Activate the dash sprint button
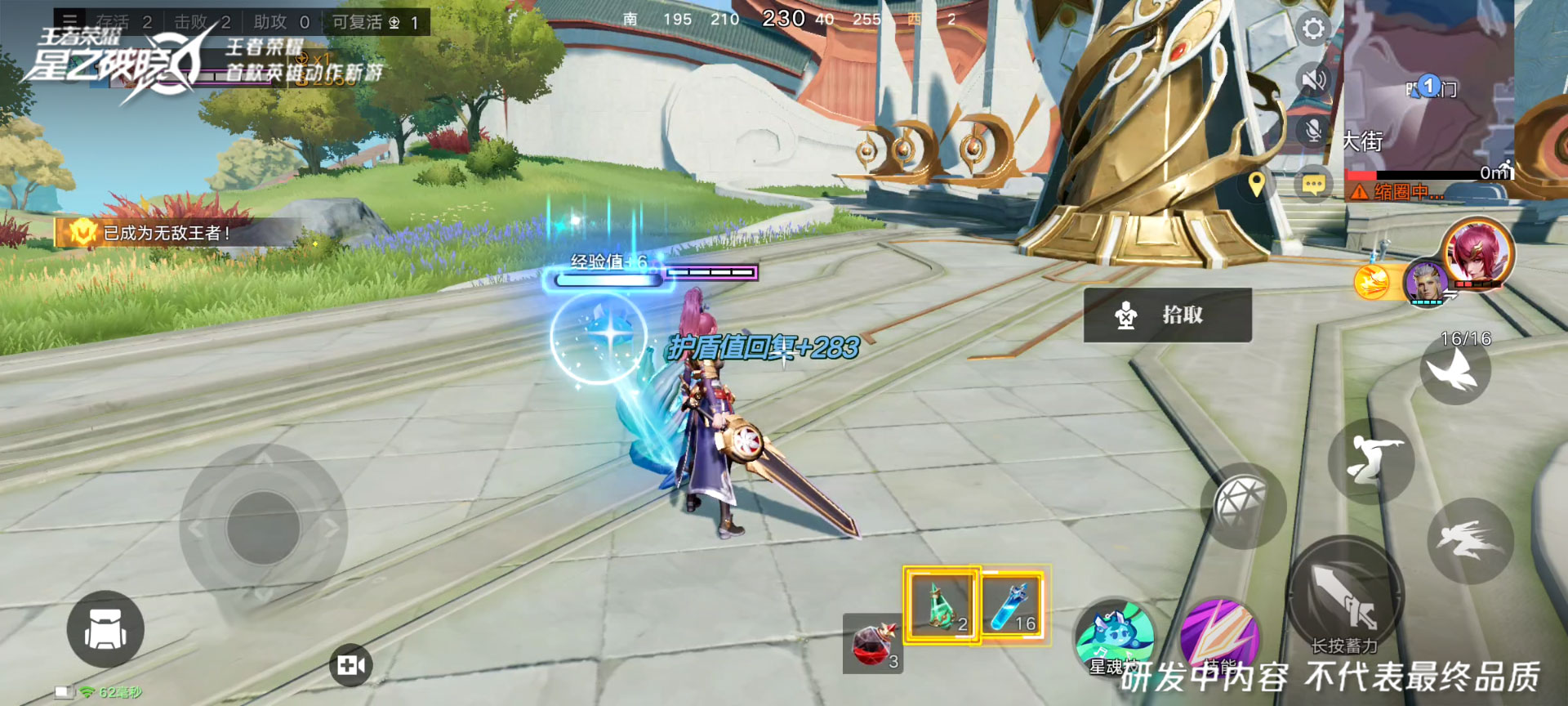Screen dimensions: 1568x706 tap(1470, 540)
